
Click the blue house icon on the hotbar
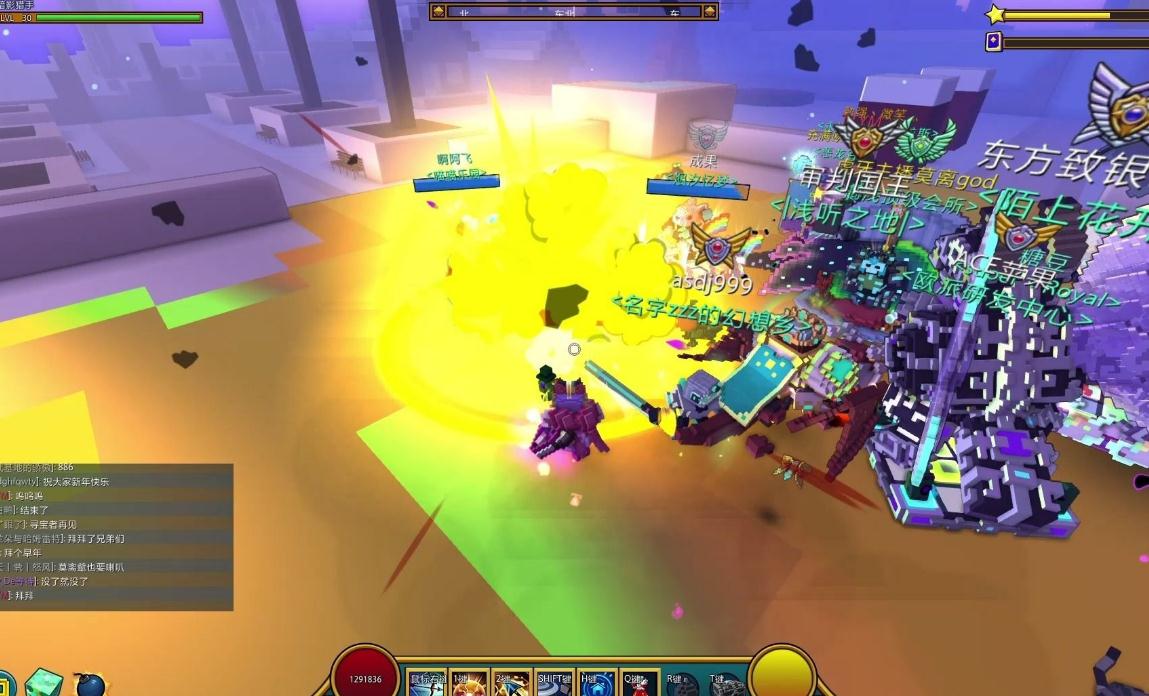pyautogui.click(x=597, y=685)
